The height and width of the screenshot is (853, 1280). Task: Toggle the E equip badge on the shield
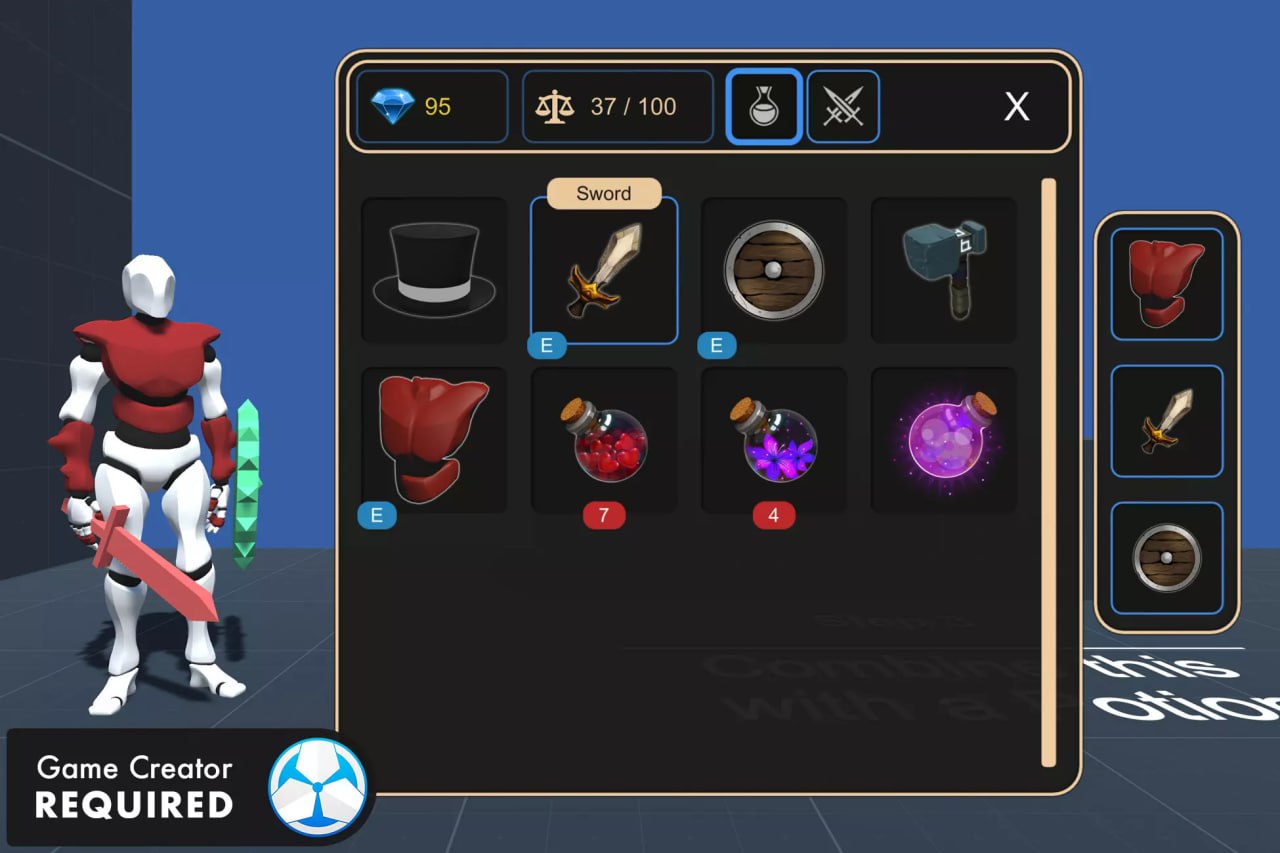[715, 345]
